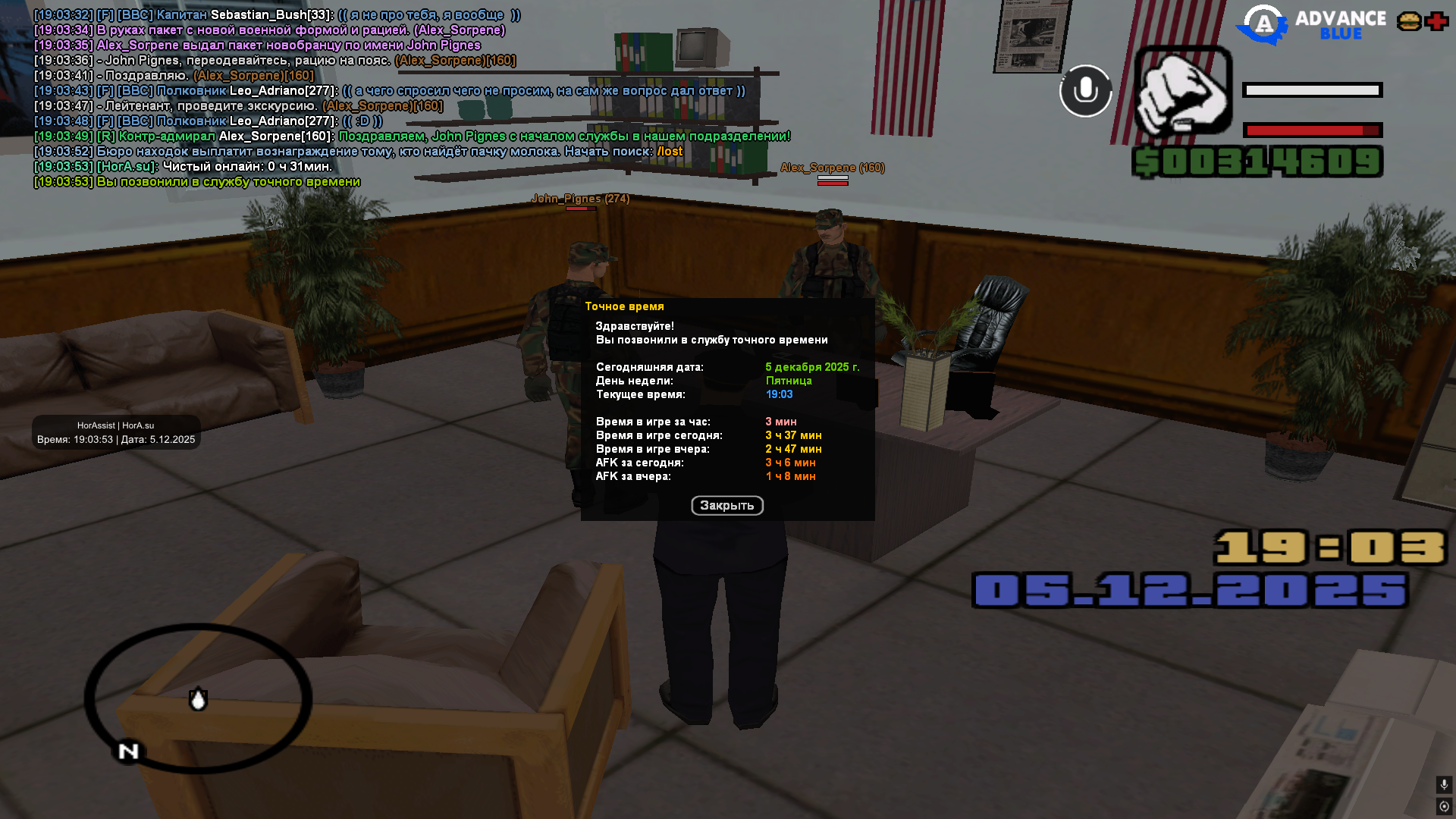Click the circular radar minimap
1456x819 pixels.
tap(198, 698)
